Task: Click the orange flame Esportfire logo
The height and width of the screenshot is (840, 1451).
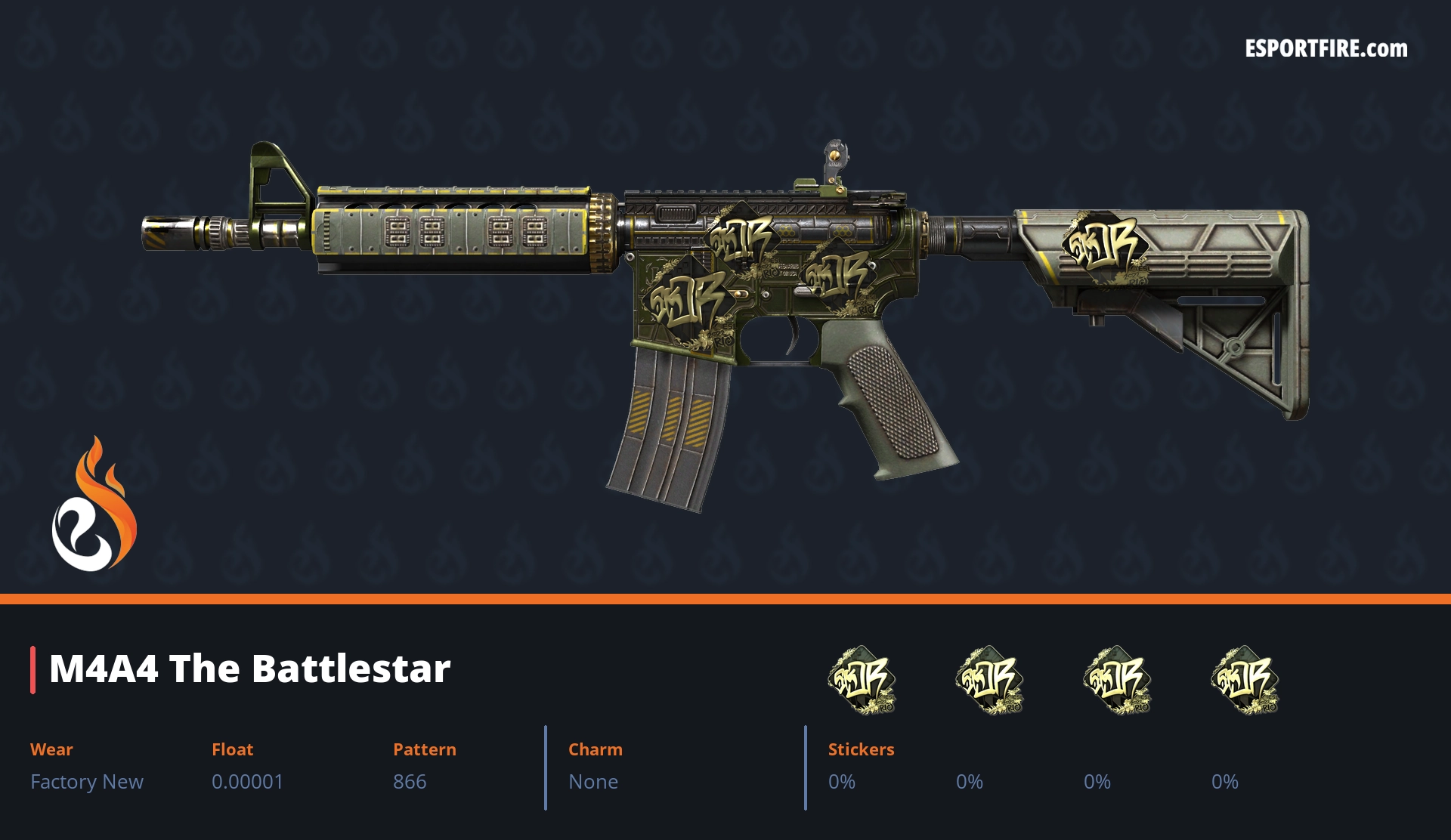Action: (94, 505)
